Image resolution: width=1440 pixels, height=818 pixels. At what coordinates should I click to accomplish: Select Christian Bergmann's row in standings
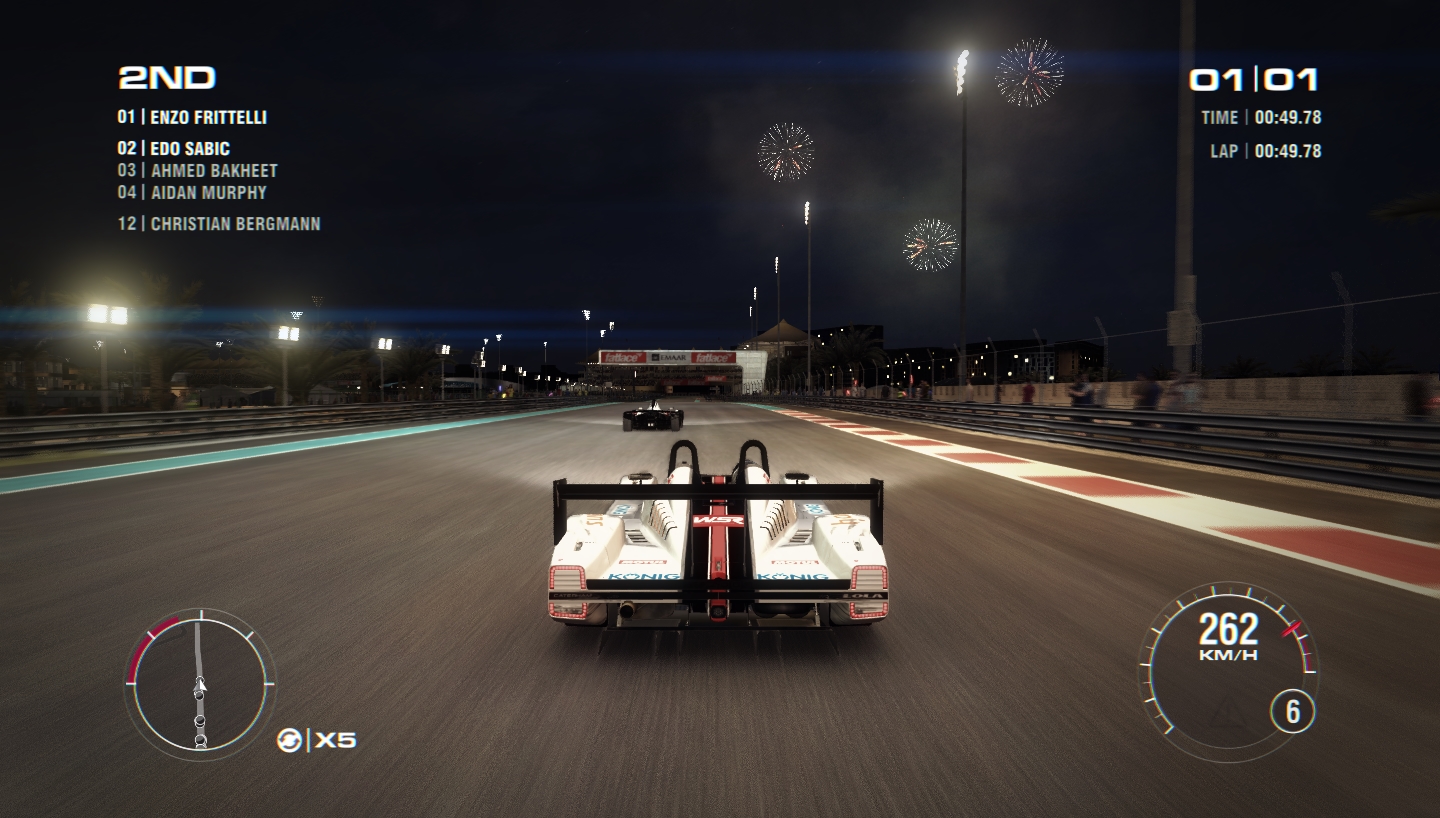pos(219,224)
